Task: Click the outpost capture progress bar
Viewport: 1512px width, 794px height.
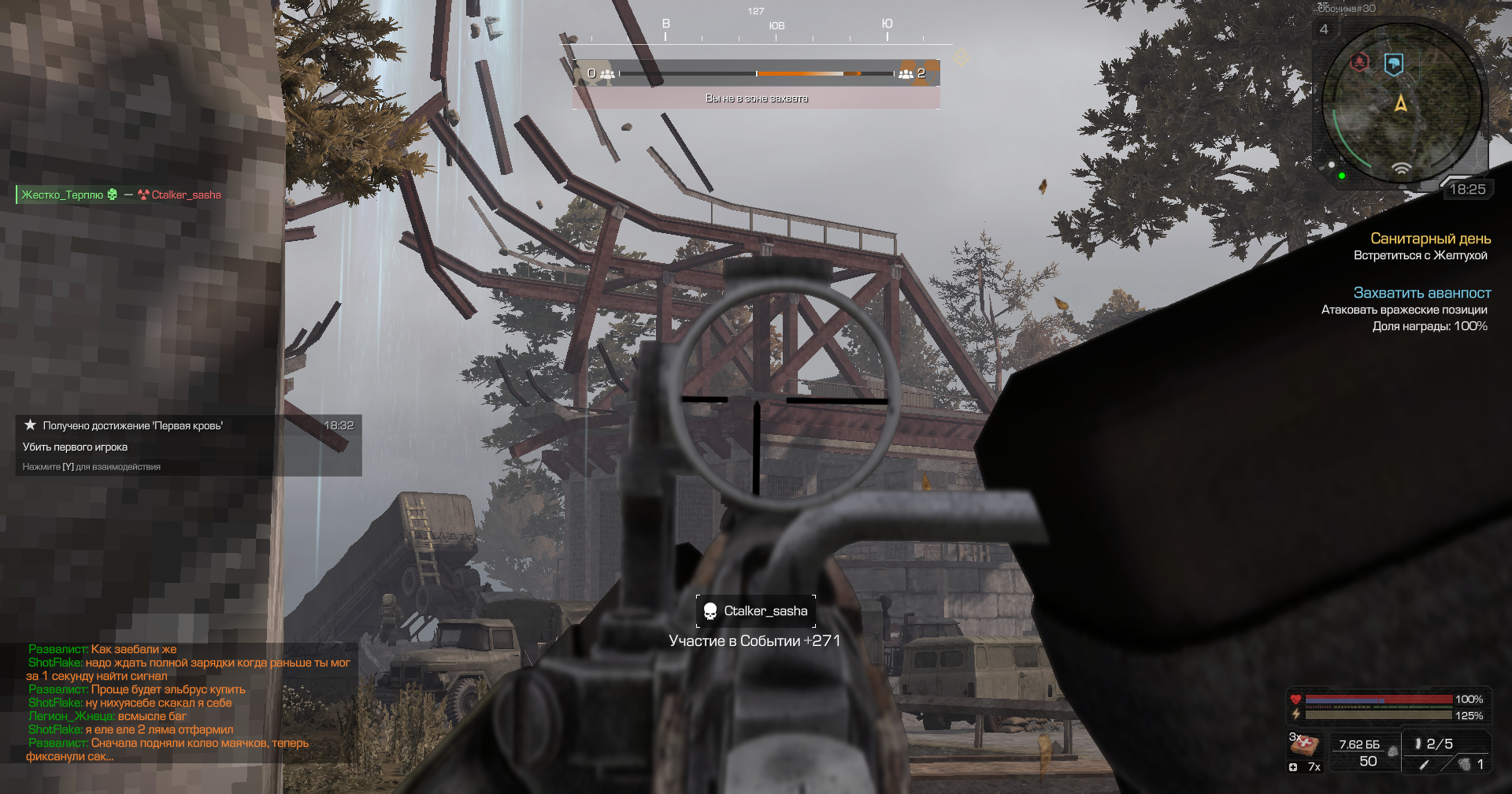Action: click(x=756, y=73)
